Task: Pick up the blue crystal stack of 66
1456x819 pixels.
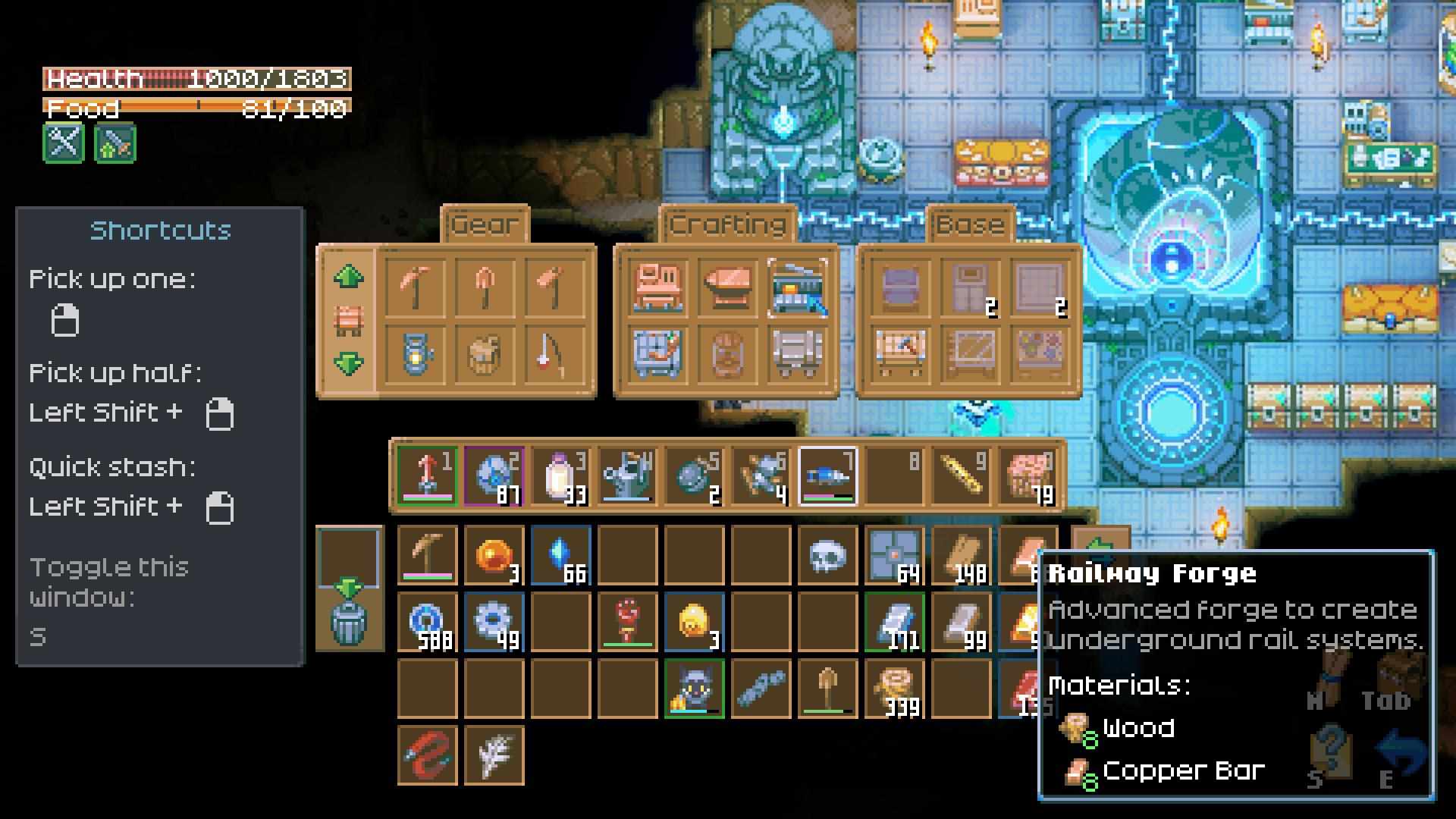Action: [560, 557]
